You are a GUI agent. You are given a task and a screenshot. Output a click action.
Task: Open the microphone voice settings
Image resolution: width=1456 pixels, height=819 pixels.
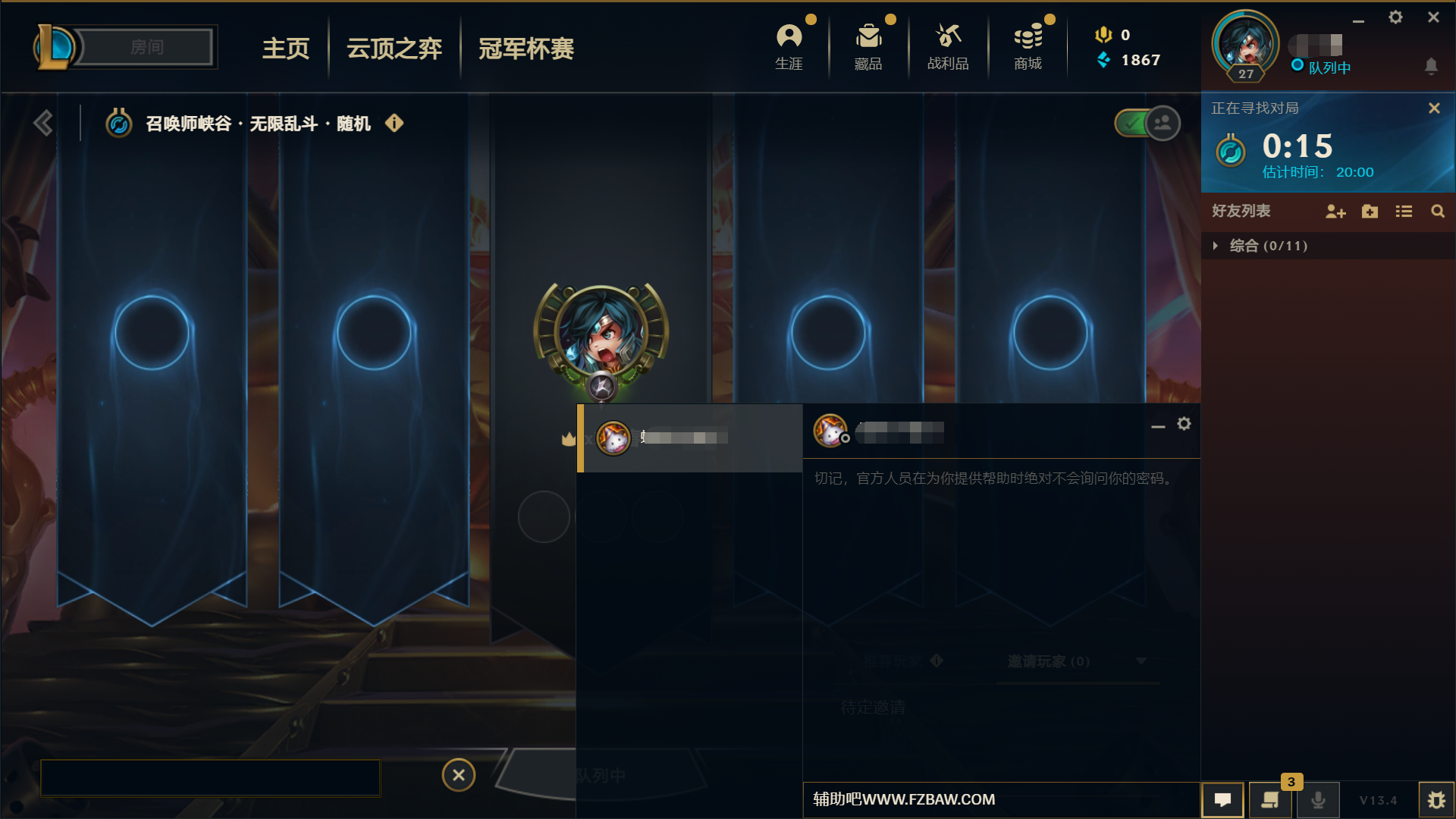pos(1317,799)
